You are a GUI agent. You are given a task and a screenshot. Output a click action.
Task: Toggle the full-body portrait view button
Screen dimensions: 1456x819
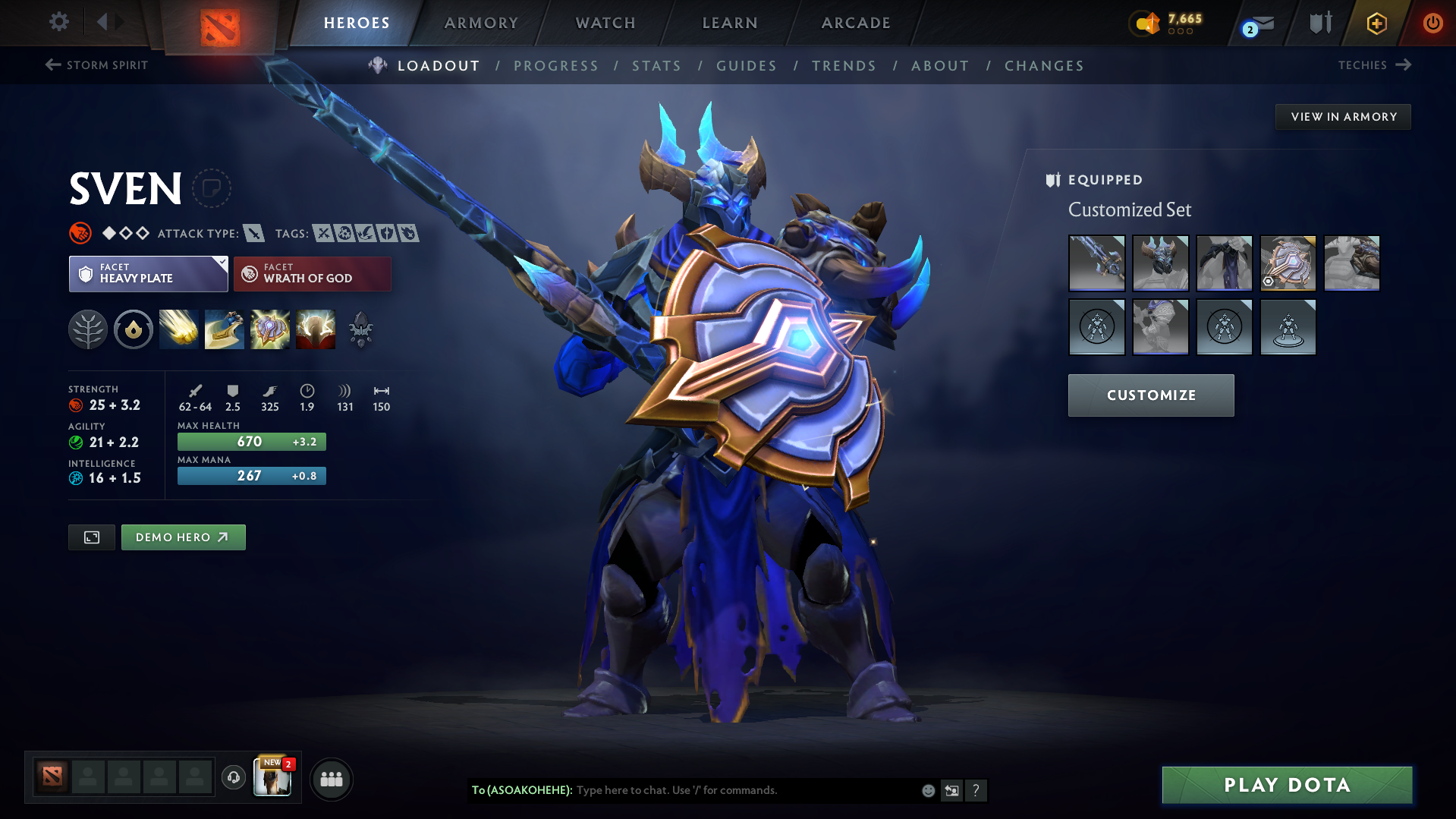(x=91, y=537)
